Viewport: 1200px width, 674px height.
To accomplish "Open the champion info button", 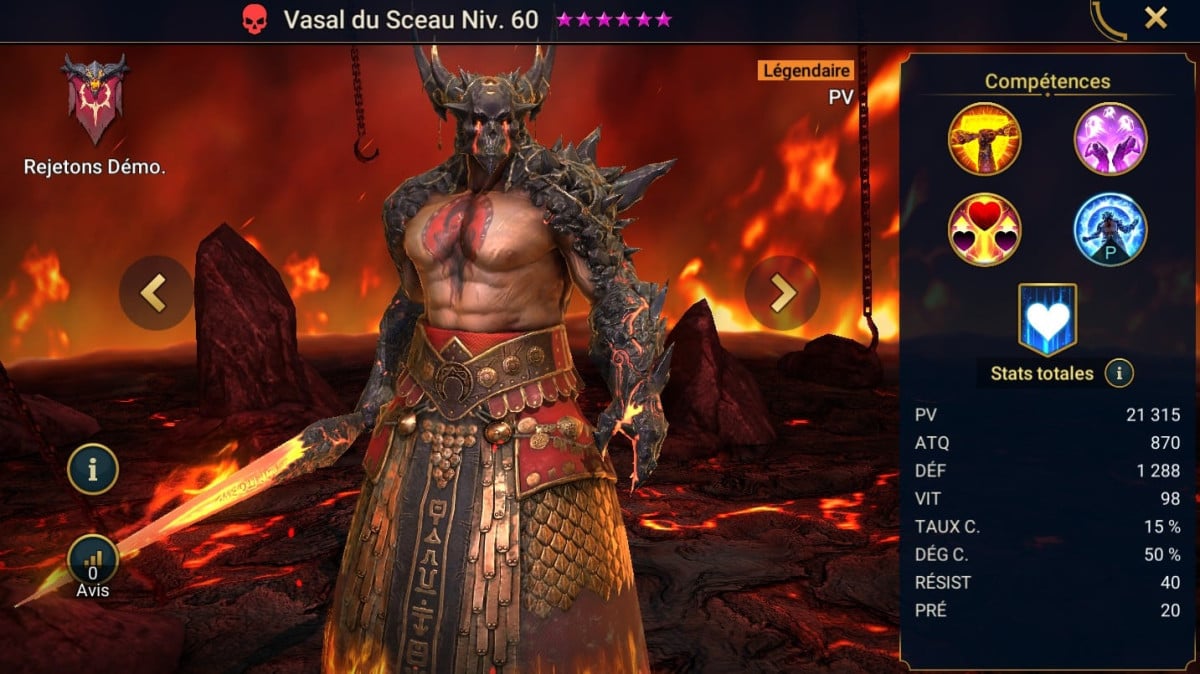I will [93, 470].
